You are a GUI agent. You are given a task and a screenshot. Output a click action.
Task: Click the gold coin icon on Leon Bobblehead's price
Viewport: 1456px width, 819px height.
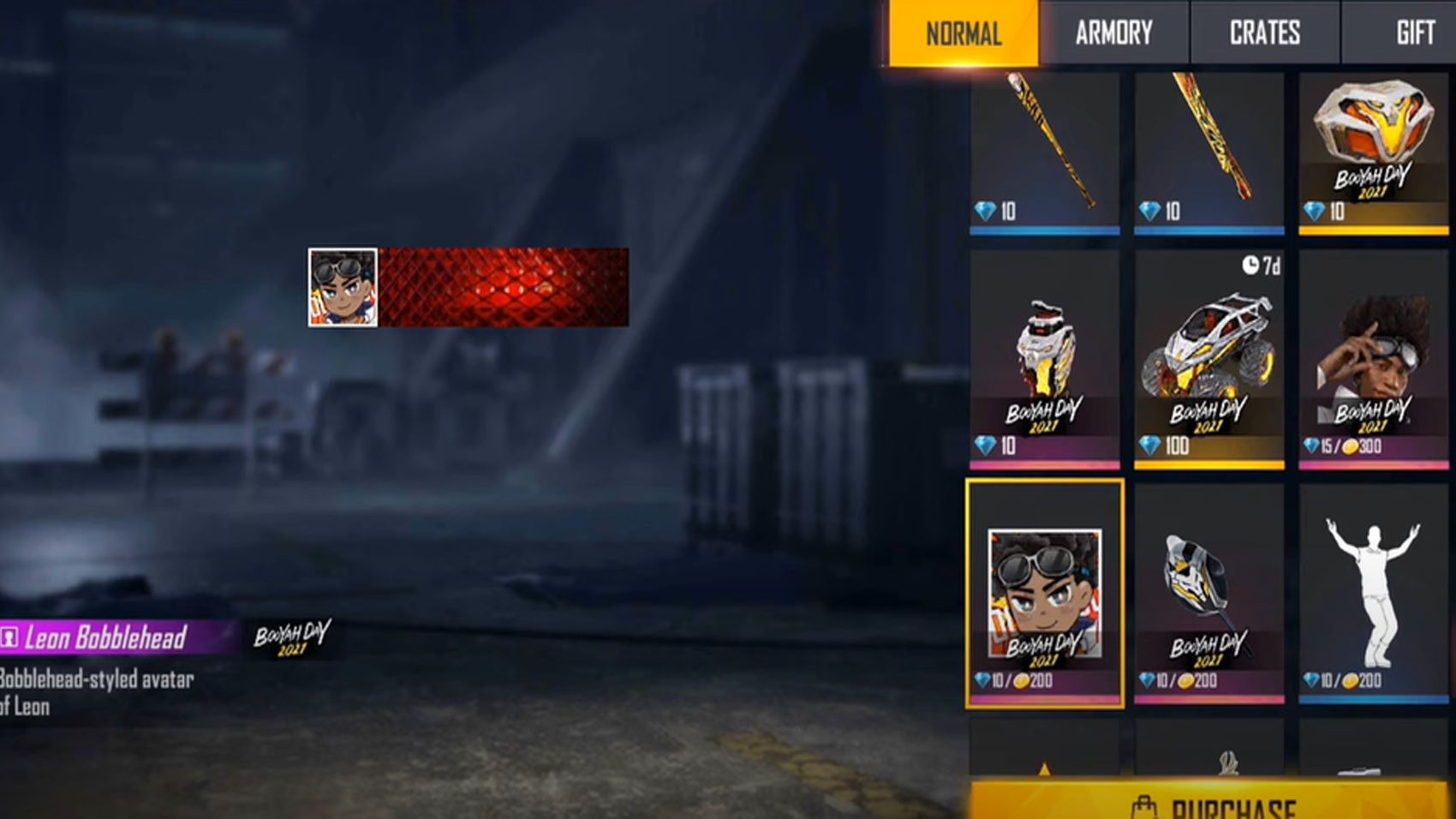click(x=1021, y=681)
